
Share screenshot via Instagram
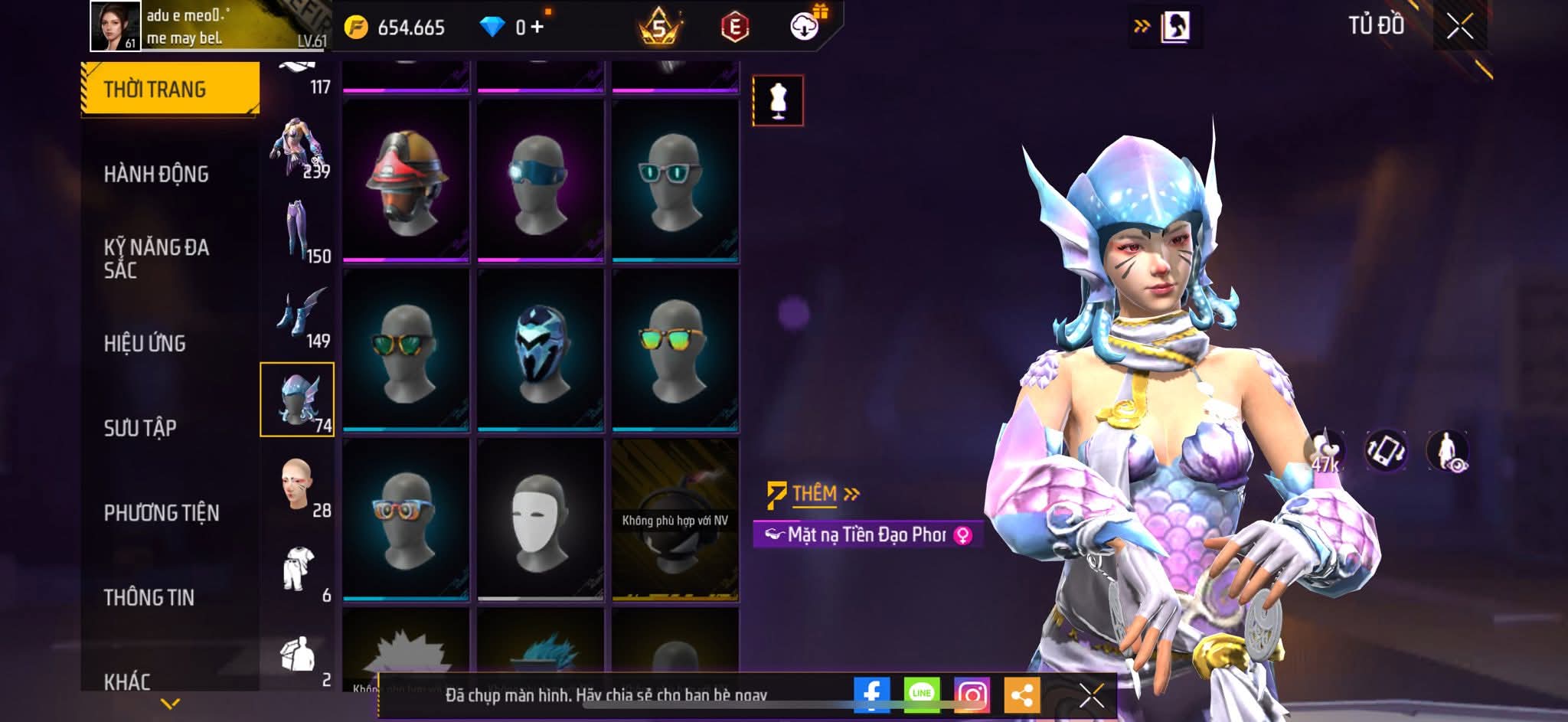[972, 694]
